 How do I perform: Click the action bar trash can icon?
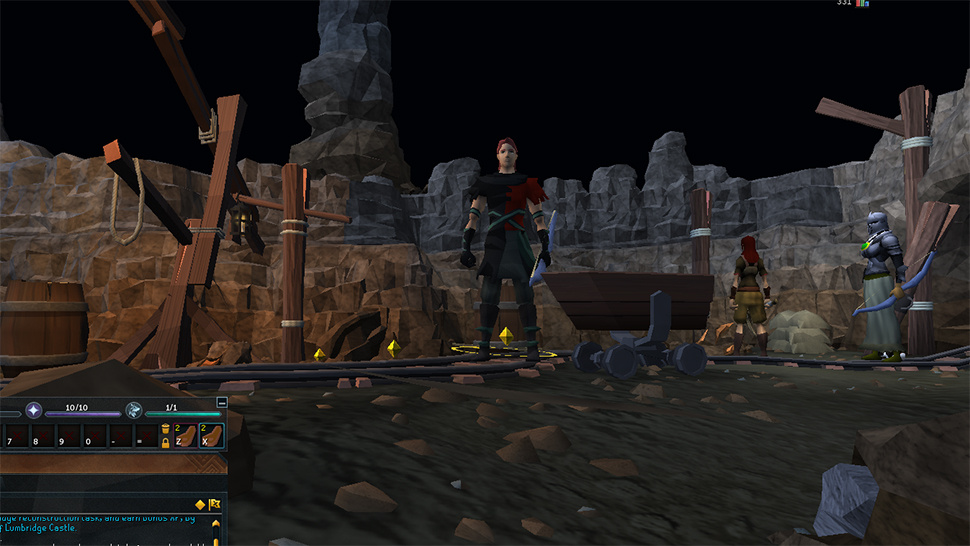click(x=165, y=430)
